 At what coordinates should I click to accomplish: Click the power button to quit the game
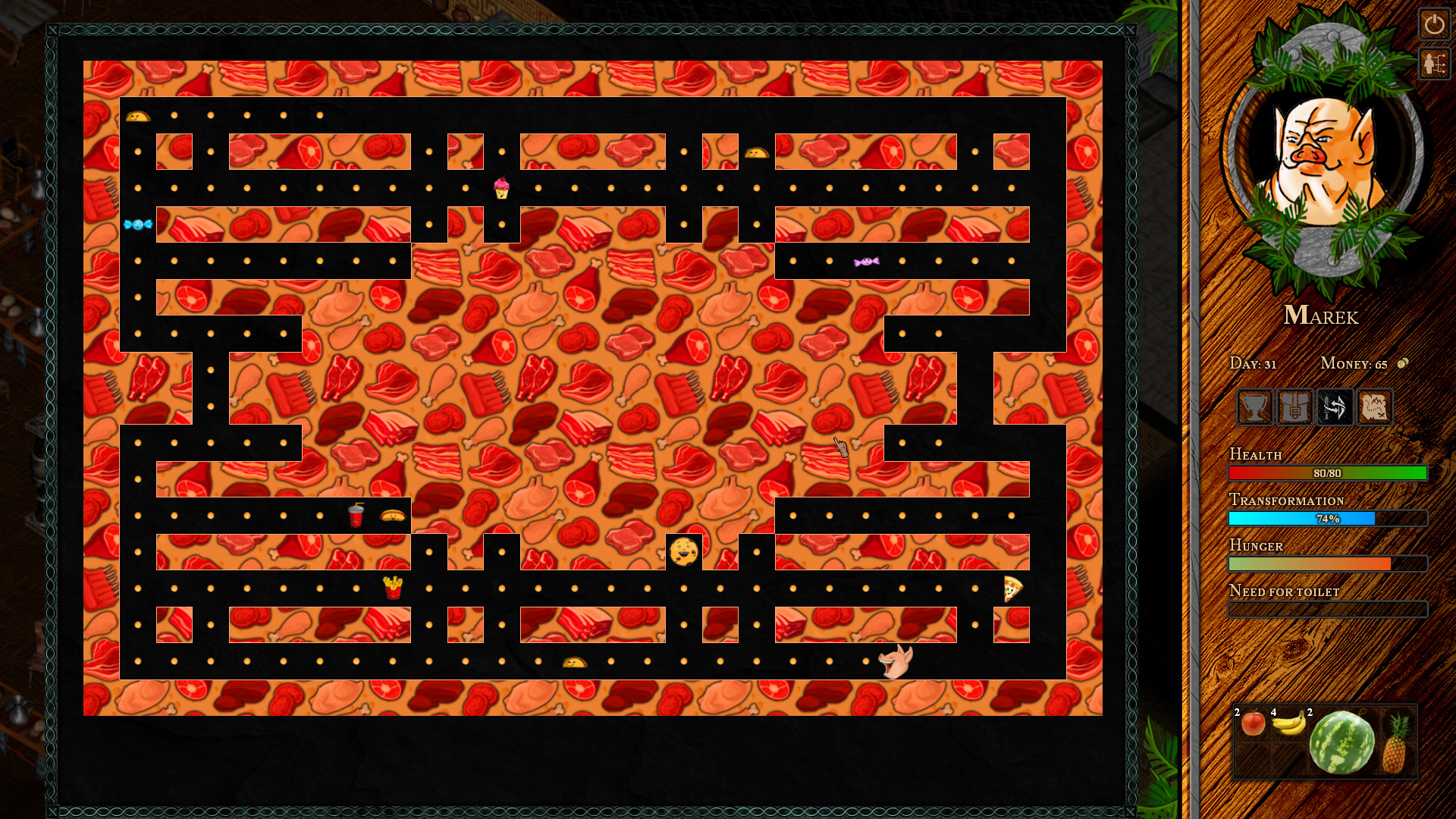[x=1435, y=25]
